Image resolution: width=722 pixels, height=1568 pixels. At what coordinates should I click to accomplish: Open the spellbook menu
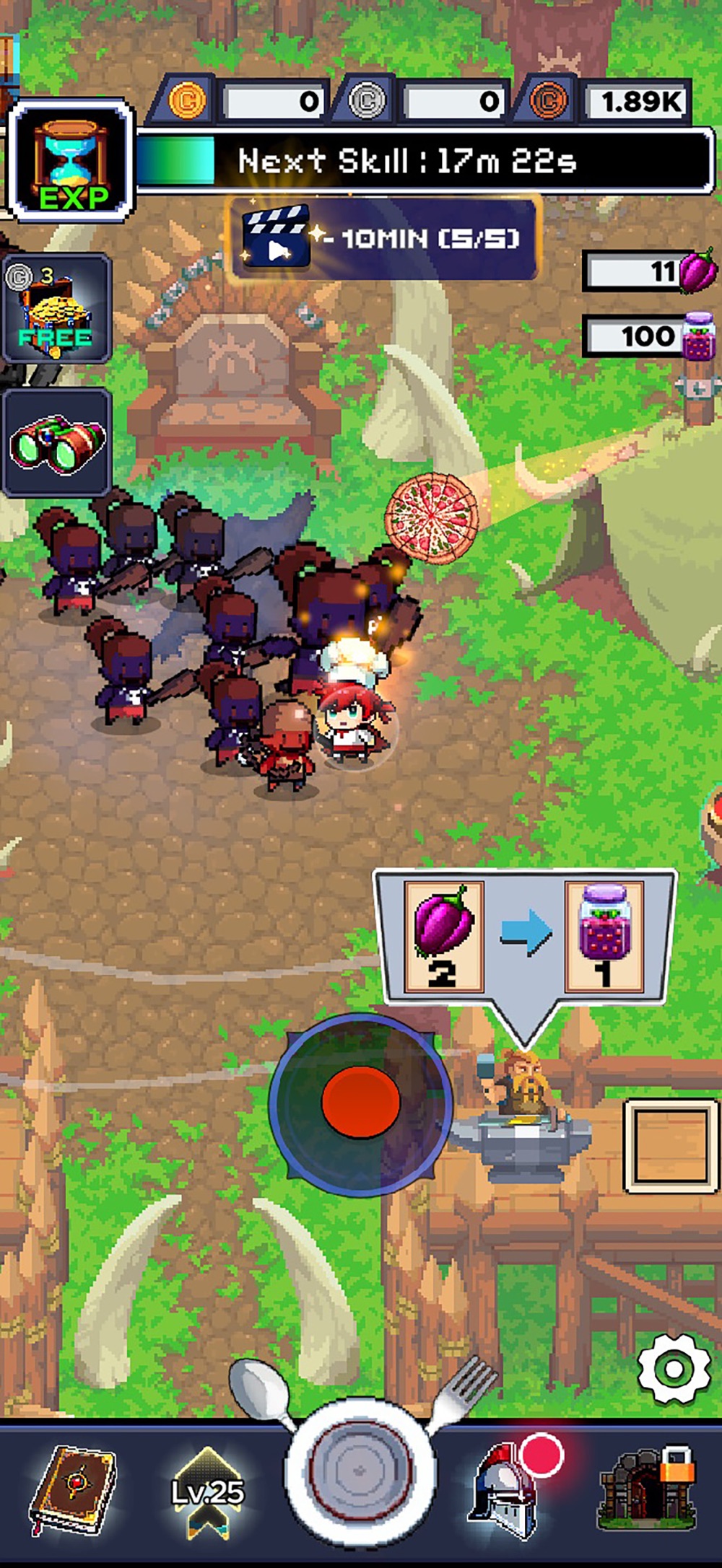coord(71,1491)
